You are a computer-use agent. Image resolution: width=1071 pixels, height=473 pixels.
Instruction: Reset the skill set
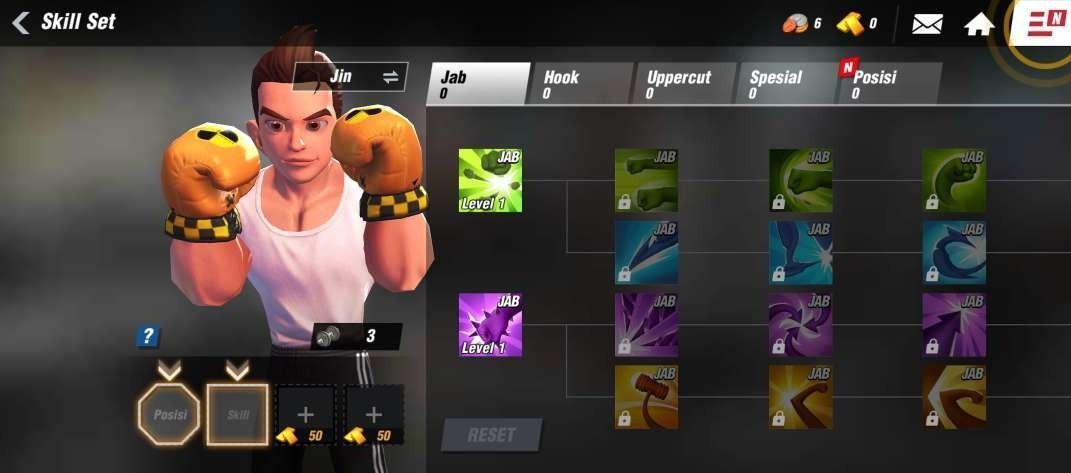(491, 435)
